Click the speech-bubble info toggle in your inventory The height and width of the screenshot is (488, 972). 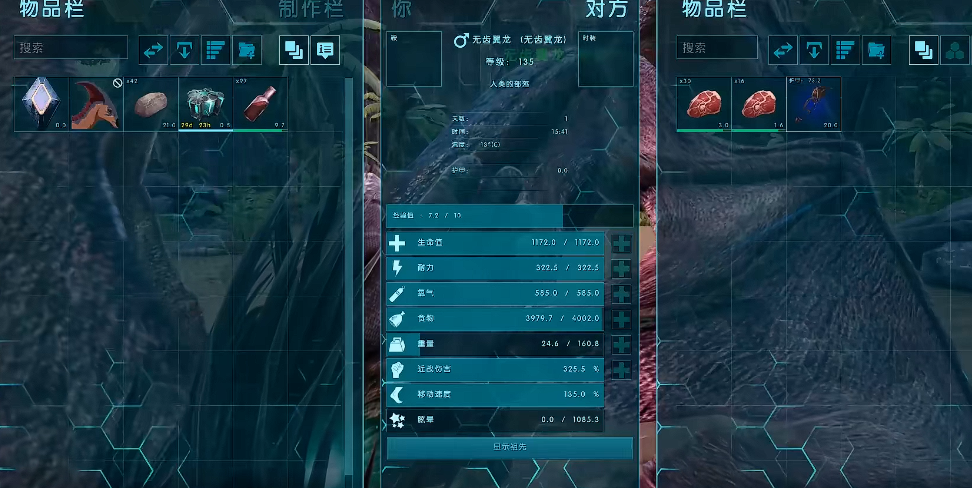[324, 50]
